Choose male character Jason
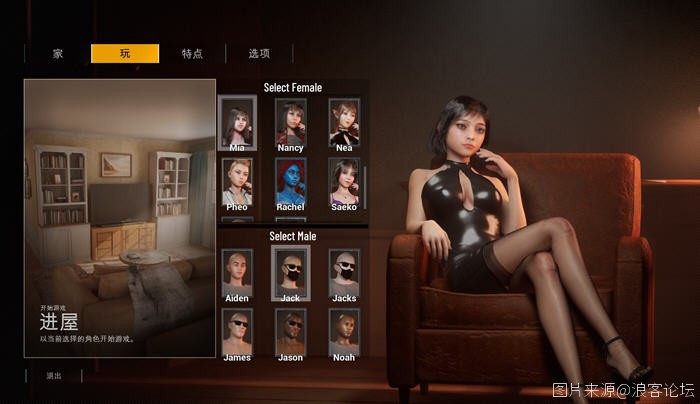This screenshot has width=700, height=404. click(x=291, y=331)
